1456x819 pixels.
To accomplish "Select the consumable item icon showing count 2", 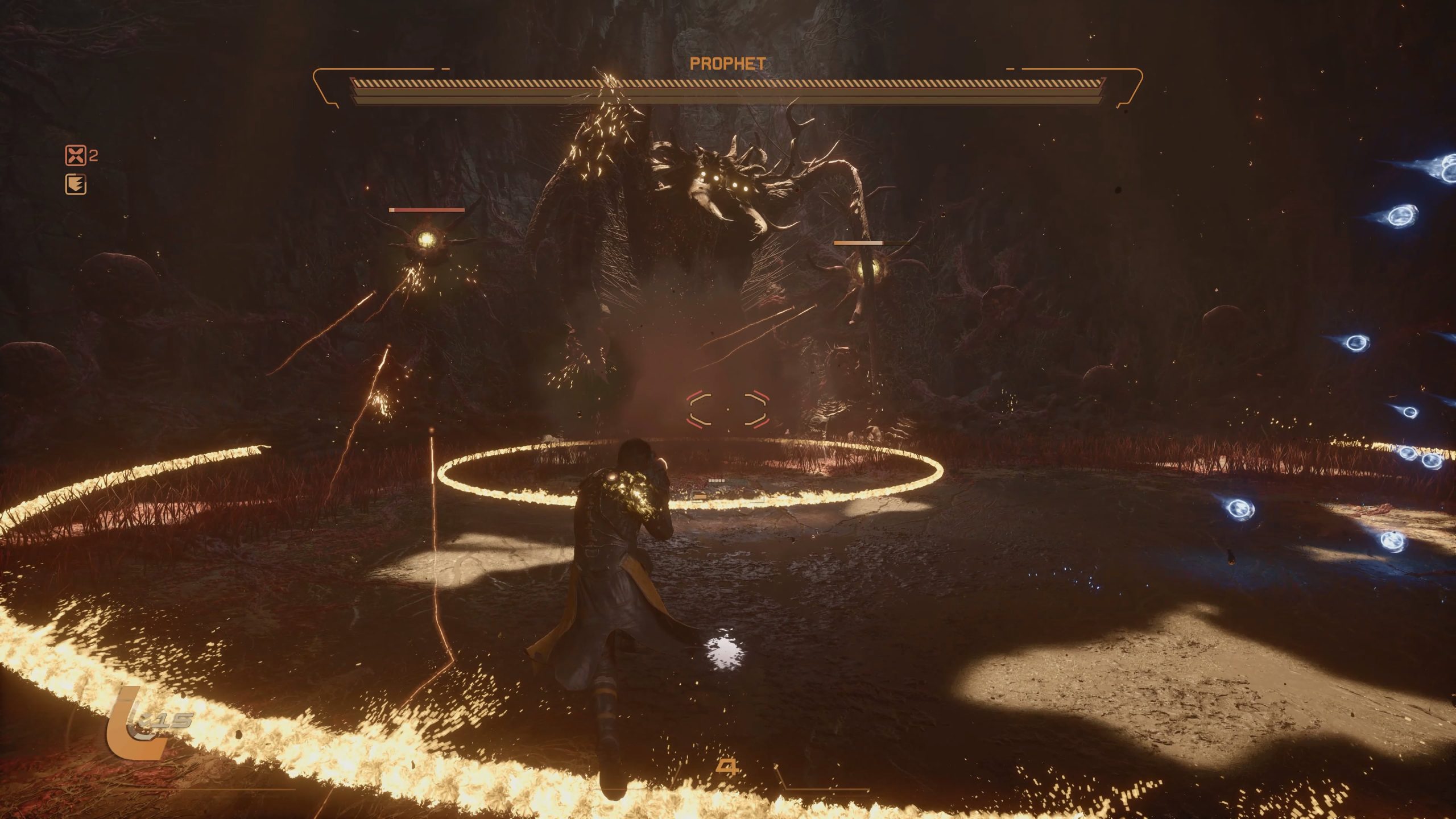I will [76, 155].
